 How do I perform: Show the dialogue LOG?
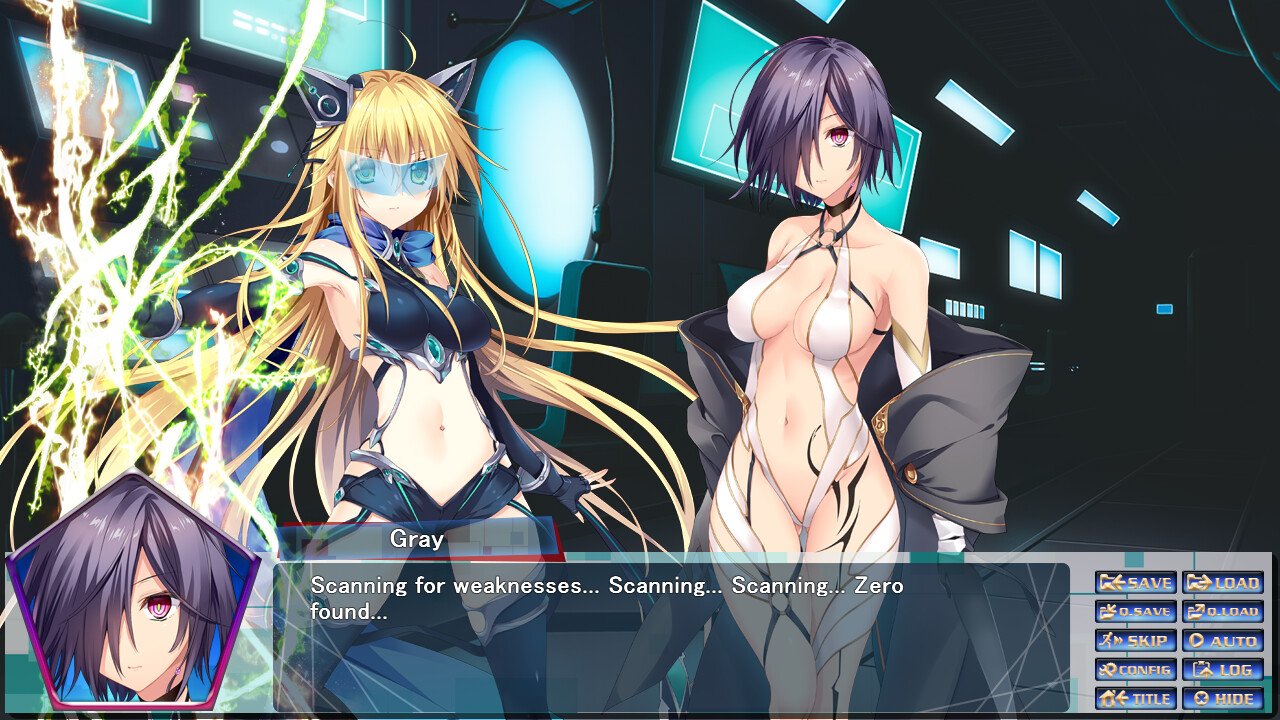click(x=1222, y=670)
